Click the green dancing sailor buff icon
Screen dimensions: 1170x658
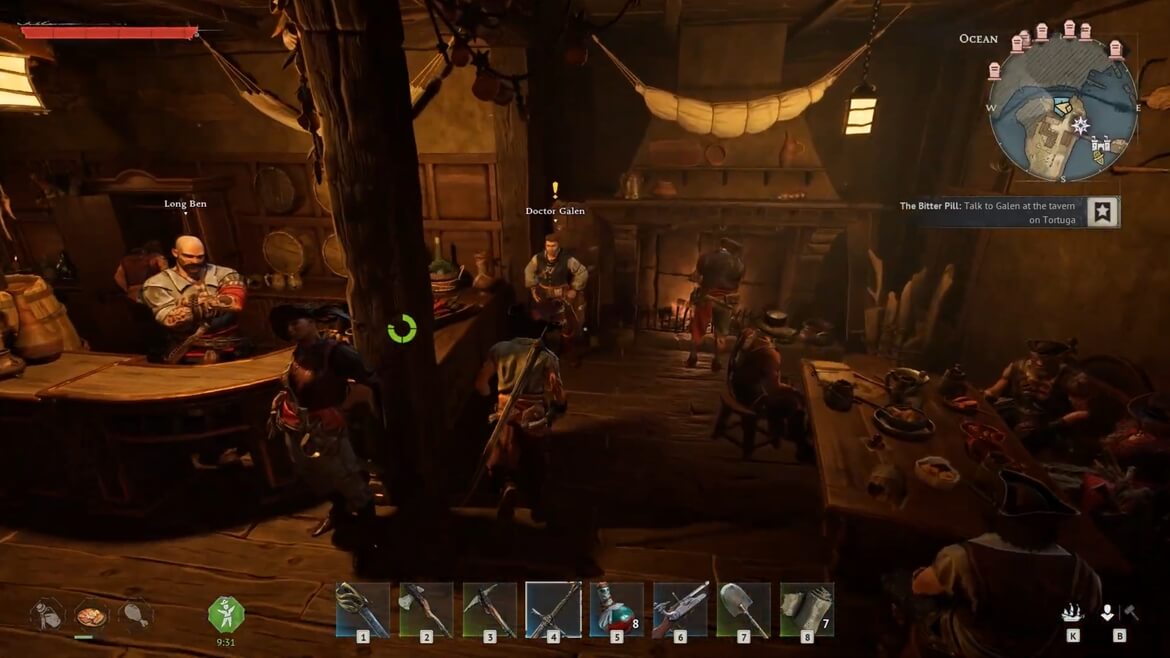click(226, 612)
